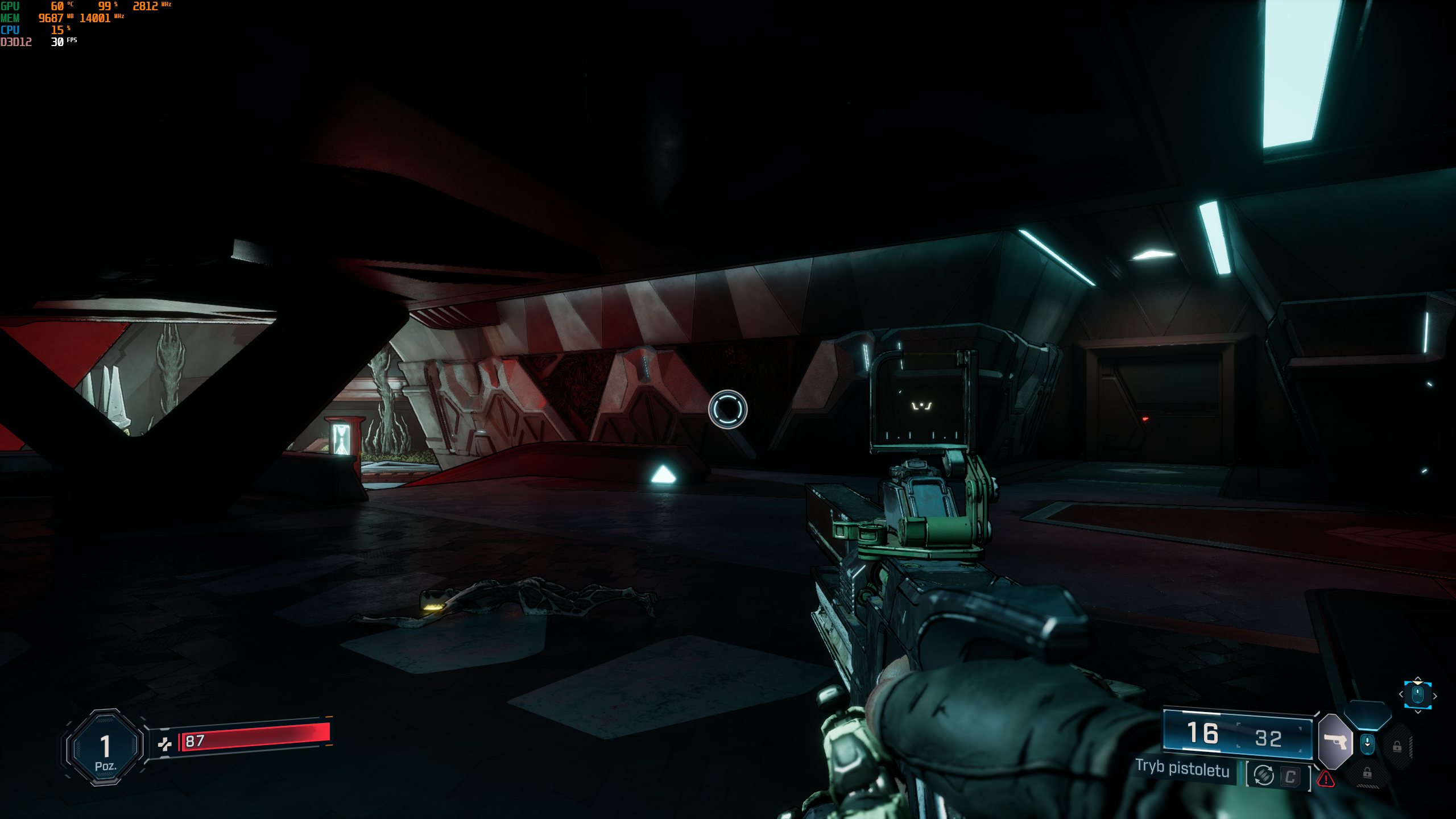Viewport: 1456px width, 819px height.
Task: Select the empty blue-outlined weapon slot
Action: (1368, 715)
